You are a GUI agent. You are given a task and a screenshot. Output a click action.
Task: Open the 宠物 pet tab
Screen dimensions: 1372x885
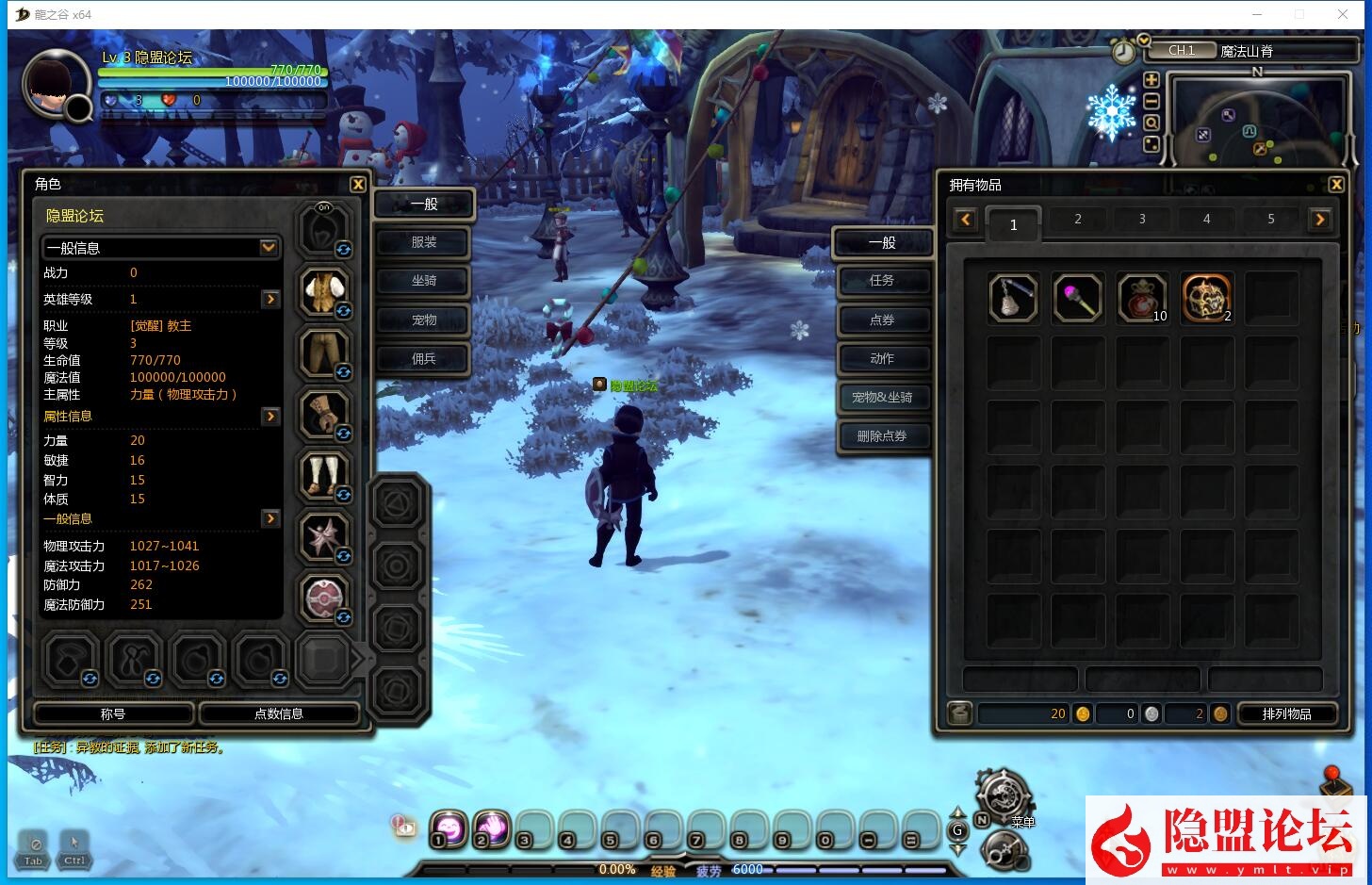click(423, 320)
